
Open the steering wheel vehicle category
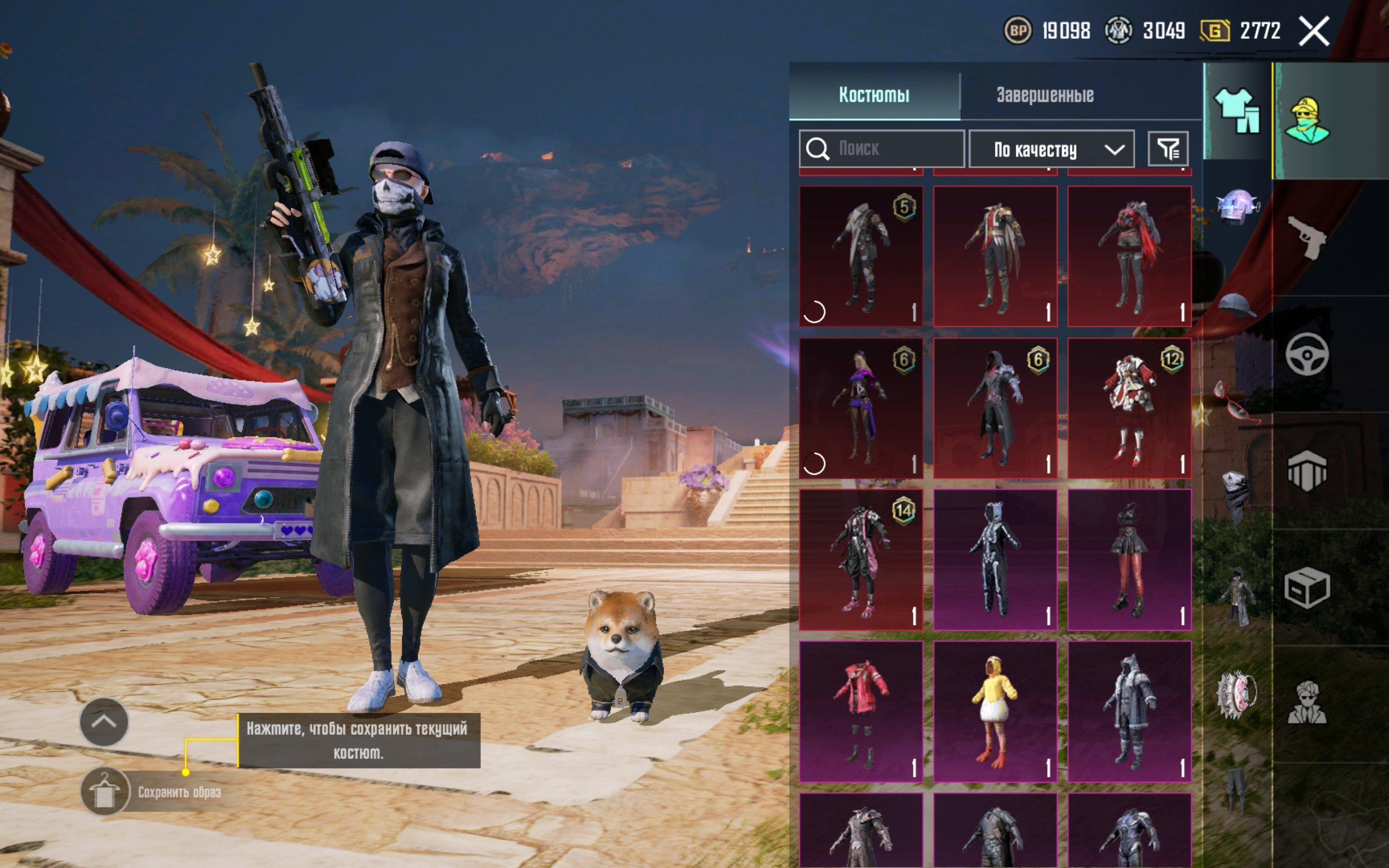click(1307, 354)
